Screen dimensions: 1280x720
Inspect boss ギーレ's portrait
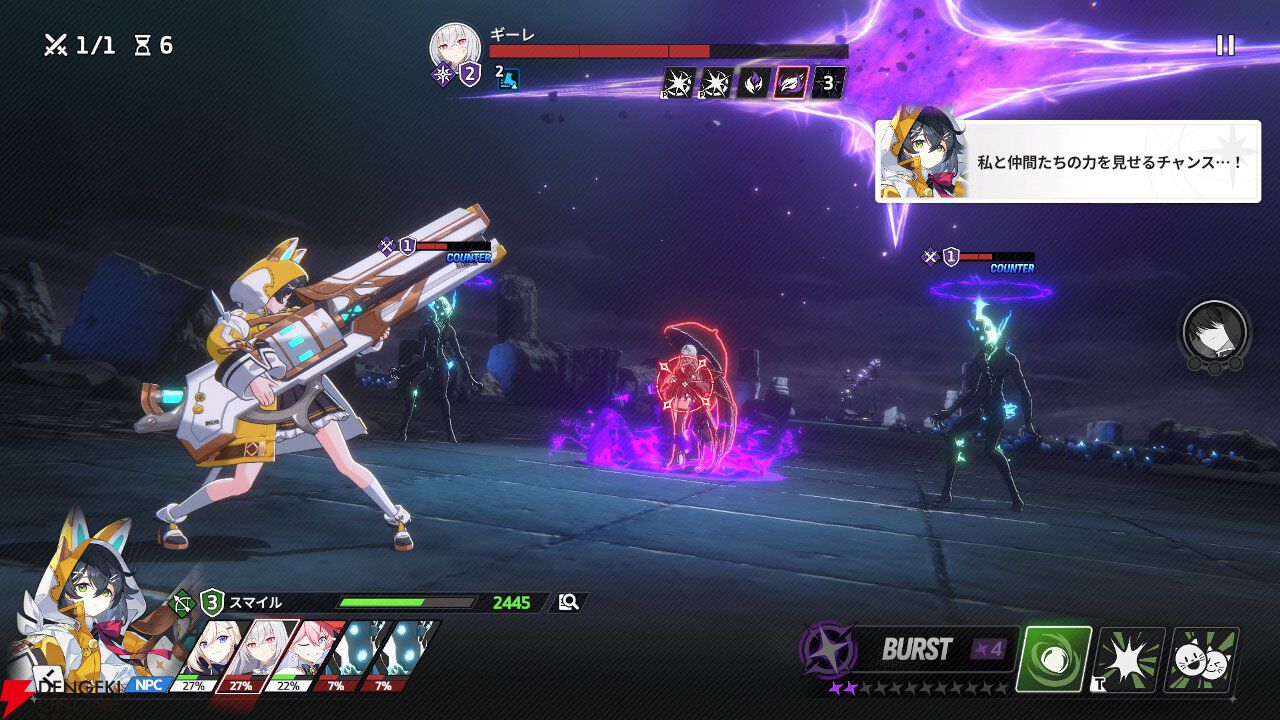click(455, 46)
